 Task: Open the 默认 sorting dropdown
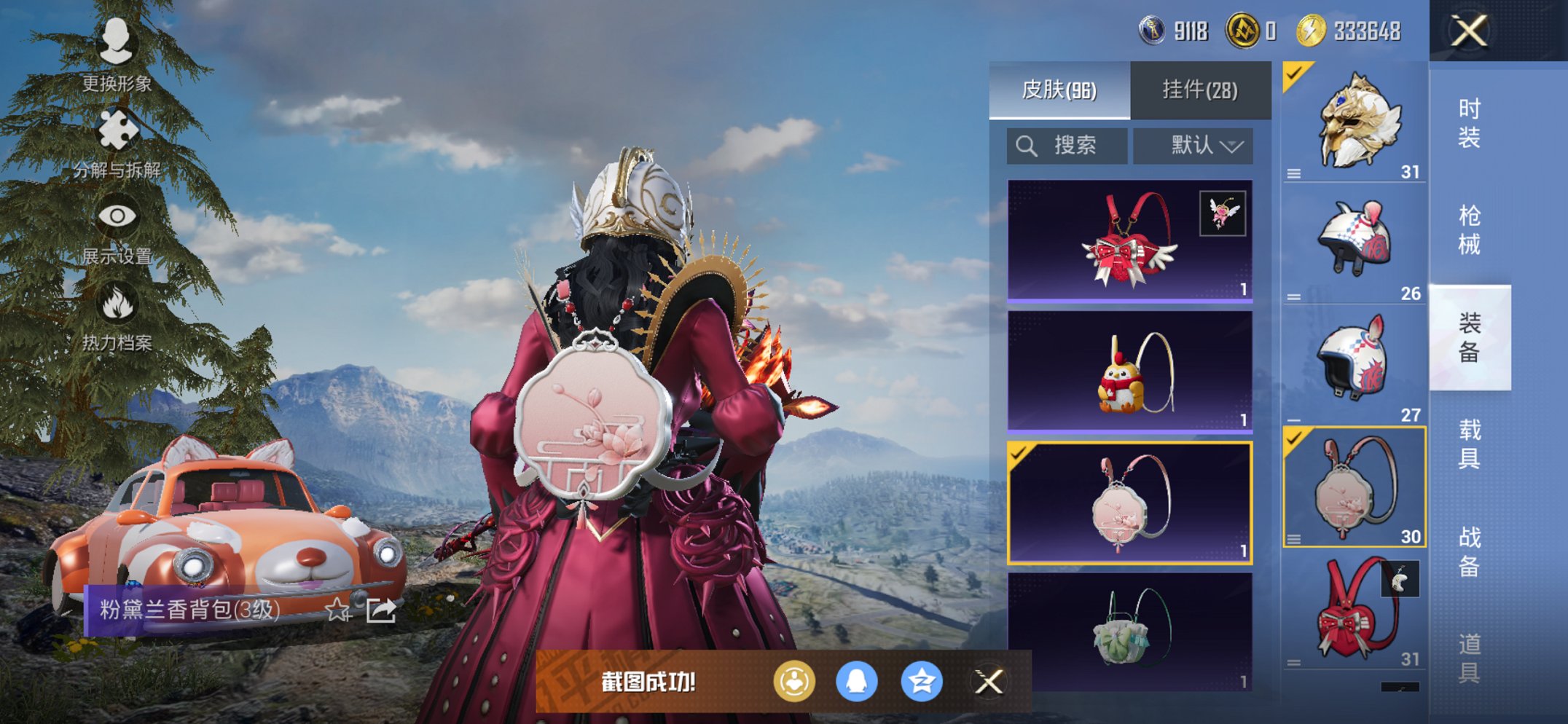(x=1193, y=145)
